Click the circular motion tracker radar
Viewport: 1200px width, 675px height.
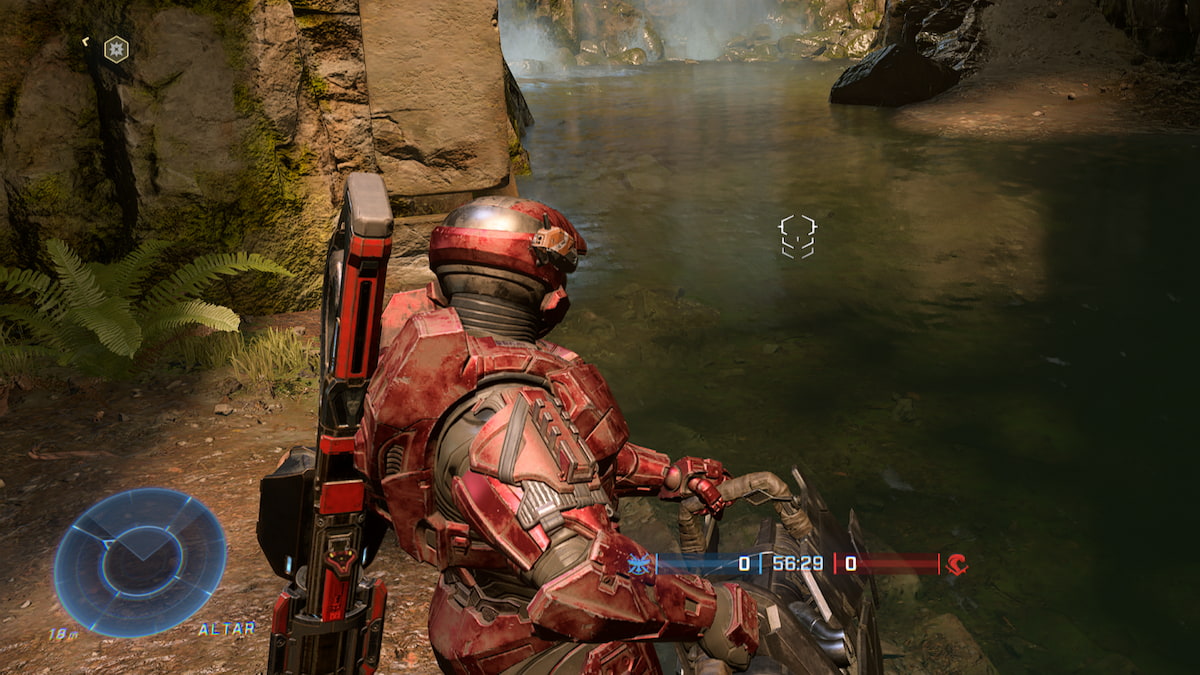[140, 562]
